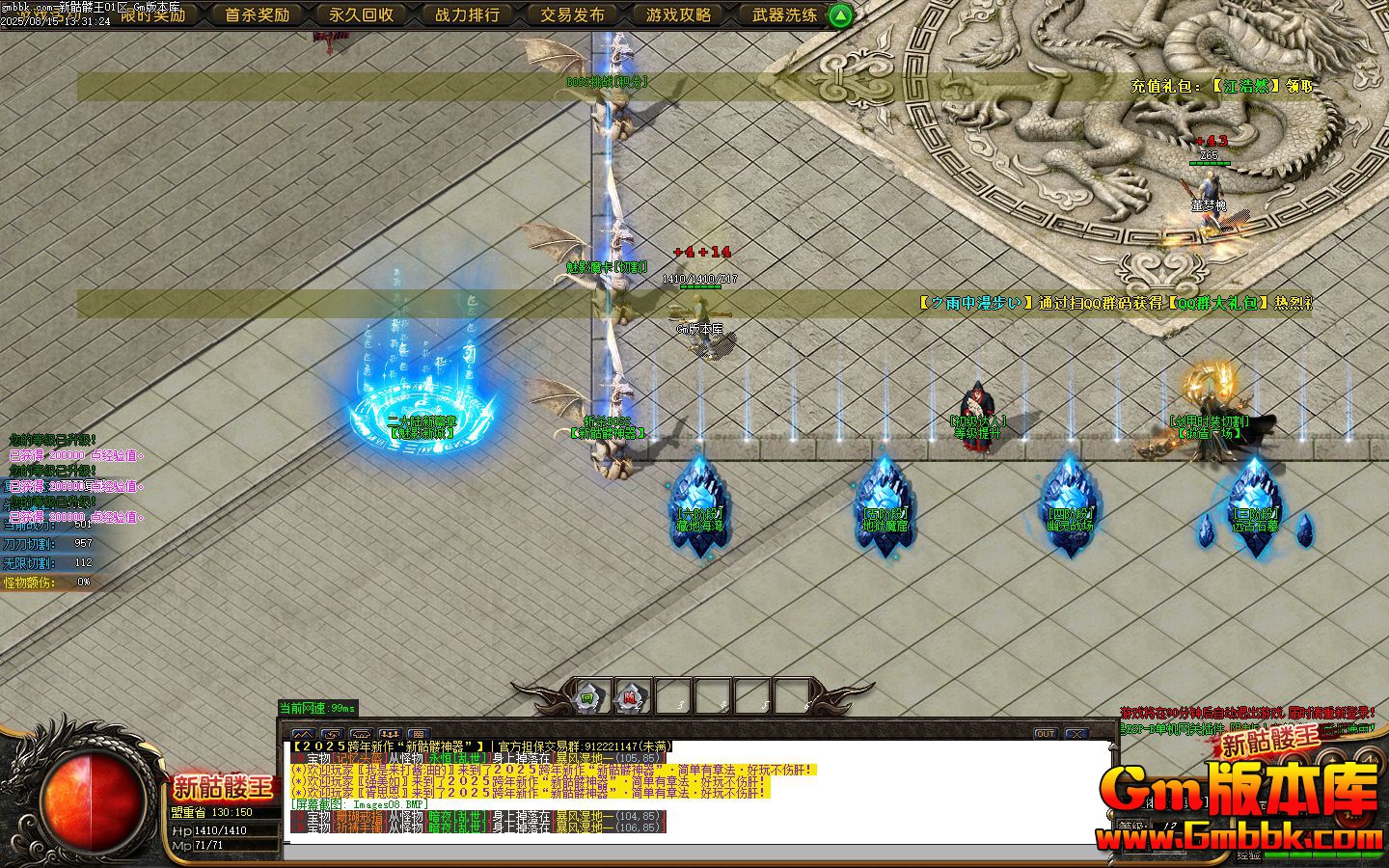Click the 游戏攻略 game guide item

point(678,15)
